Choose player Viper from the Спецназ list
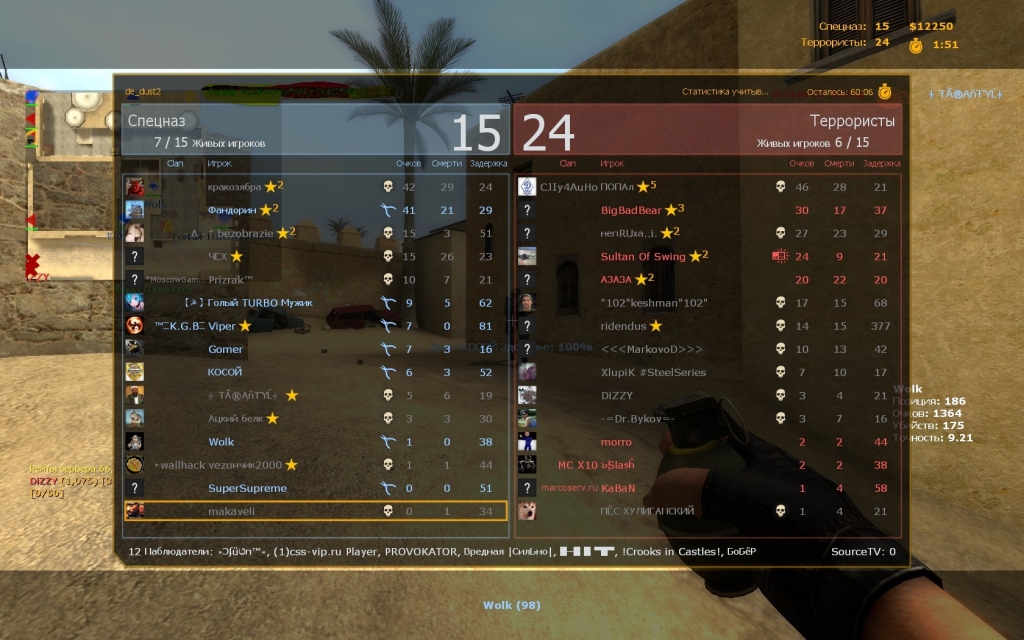The height and width of the screenshot is (640, 1024). coord(222,326)
